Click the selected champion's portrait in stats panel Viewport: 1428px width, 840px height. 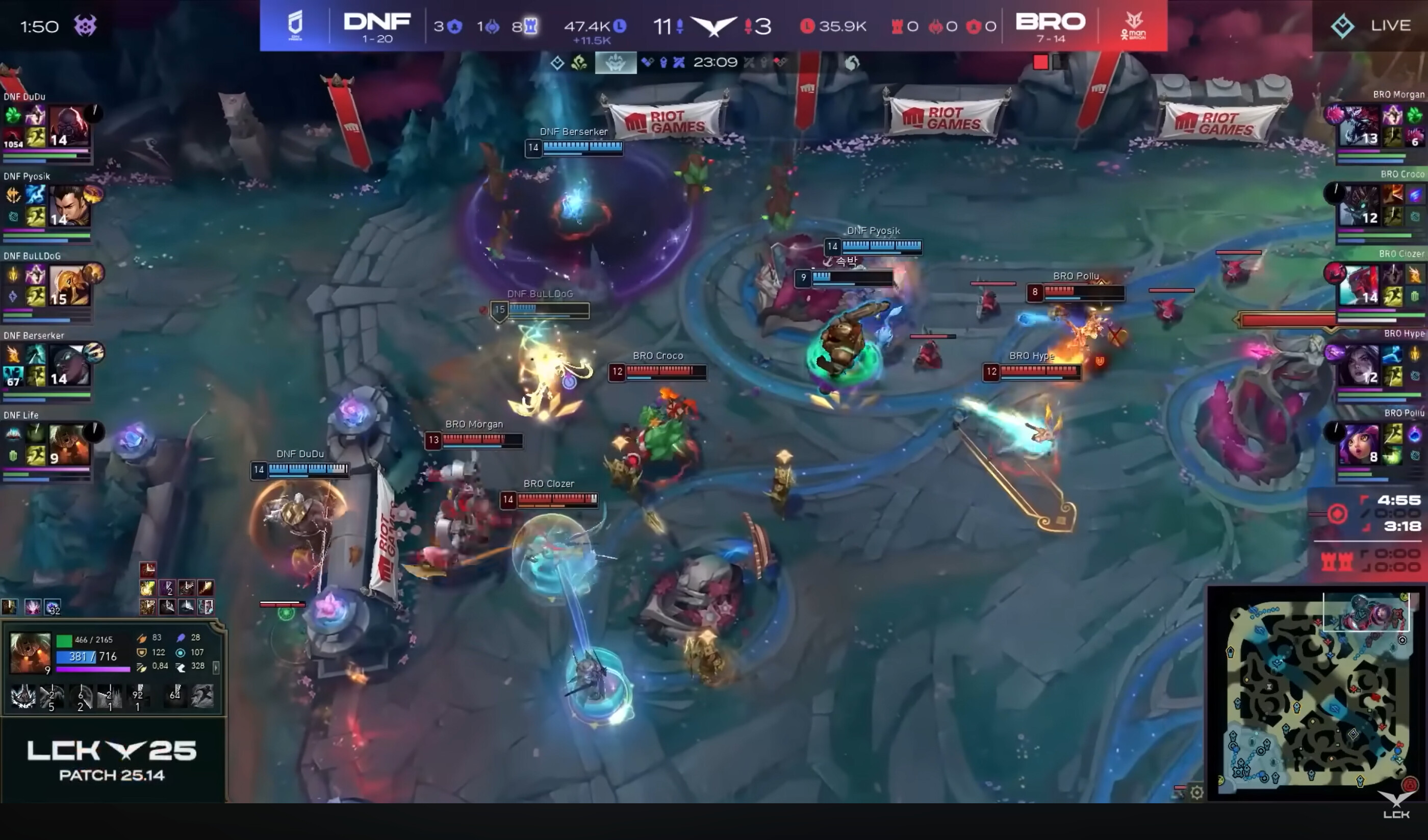click(30, 653)
